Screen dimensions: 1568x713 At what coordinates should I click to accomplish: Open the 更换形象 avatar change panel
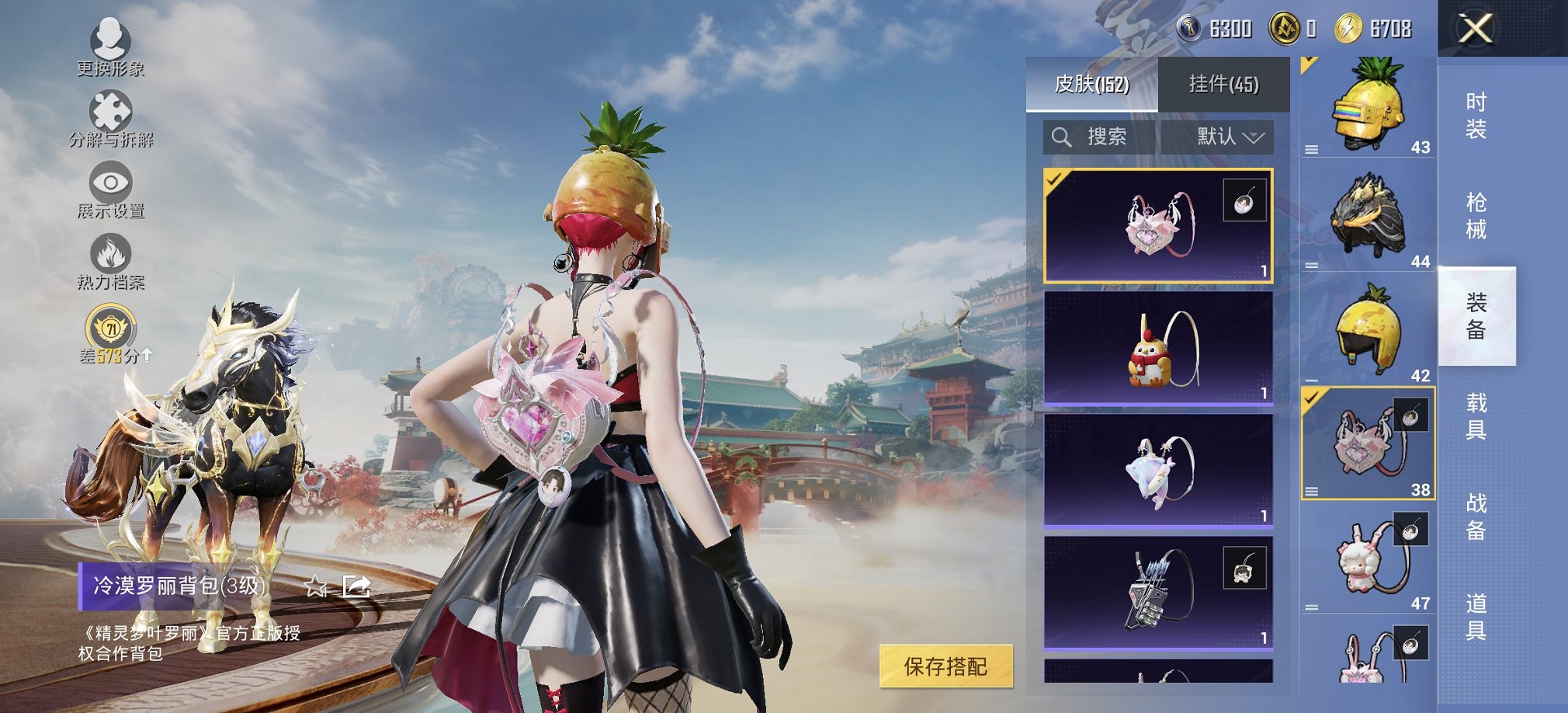coord(111,47)
